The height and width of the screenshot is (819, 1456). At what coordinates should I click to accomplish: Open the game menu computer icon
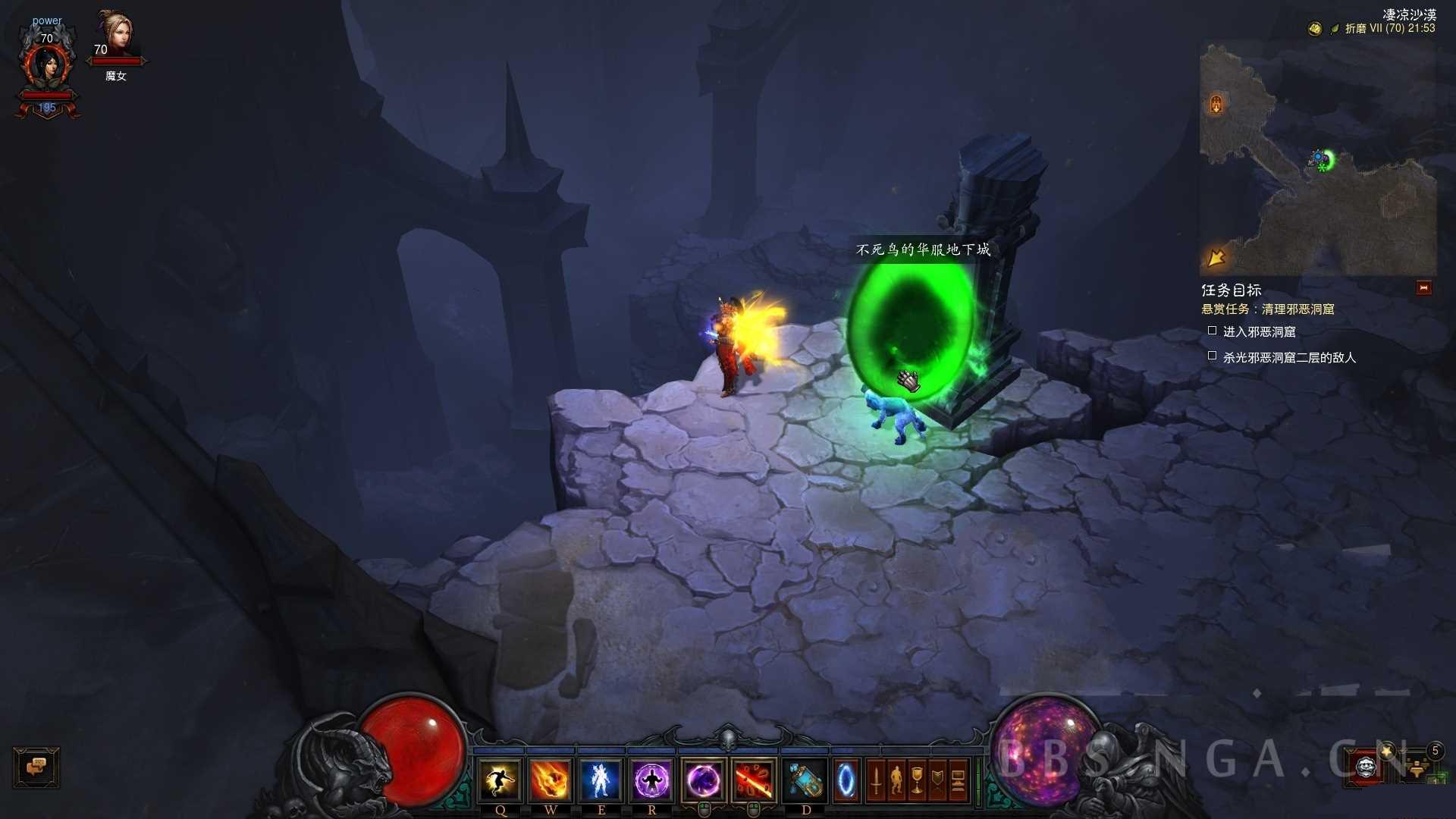pos(958,780)
